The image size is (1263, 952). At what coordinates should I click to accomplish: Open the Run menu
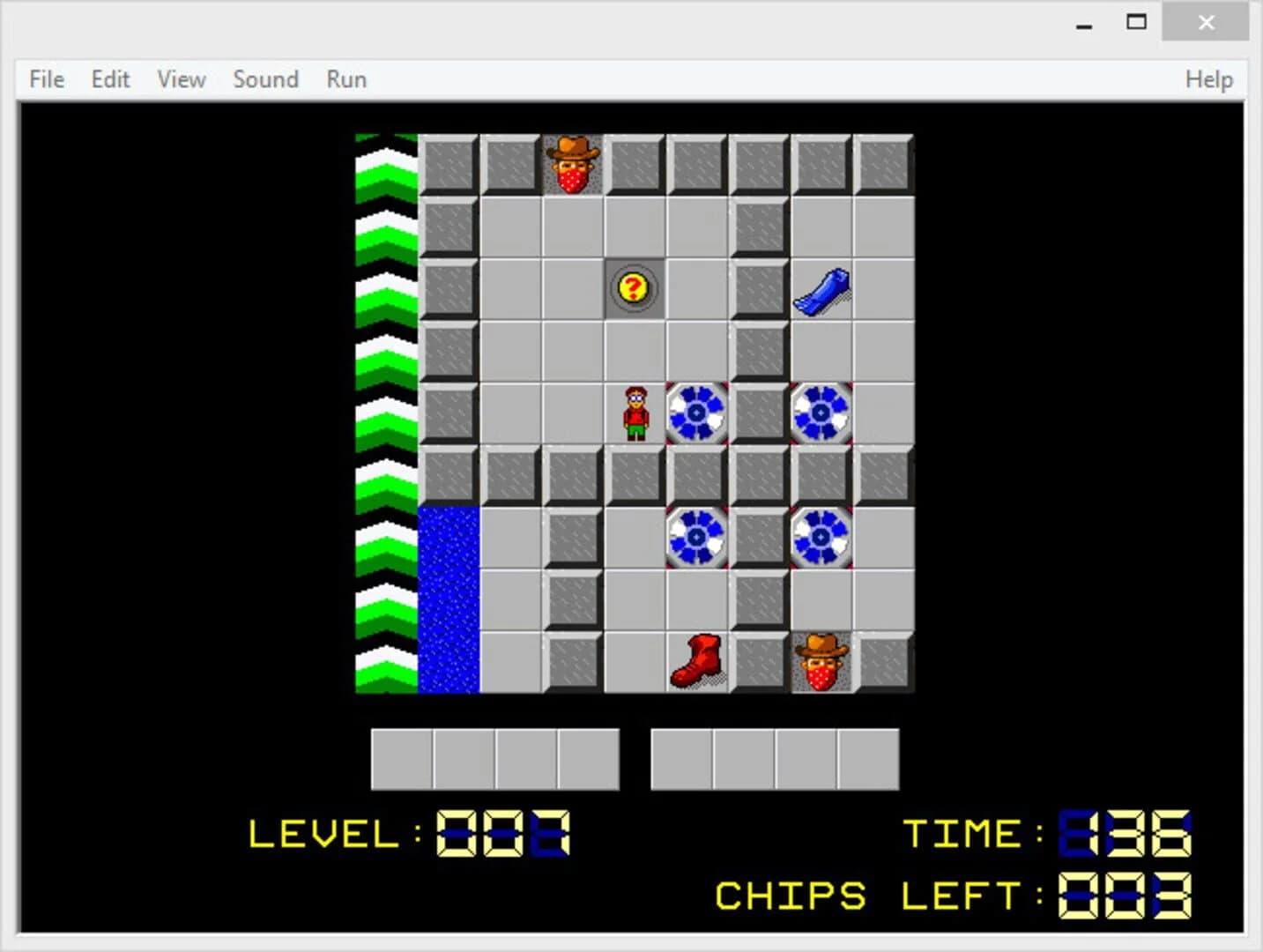[x=345, y=79]
